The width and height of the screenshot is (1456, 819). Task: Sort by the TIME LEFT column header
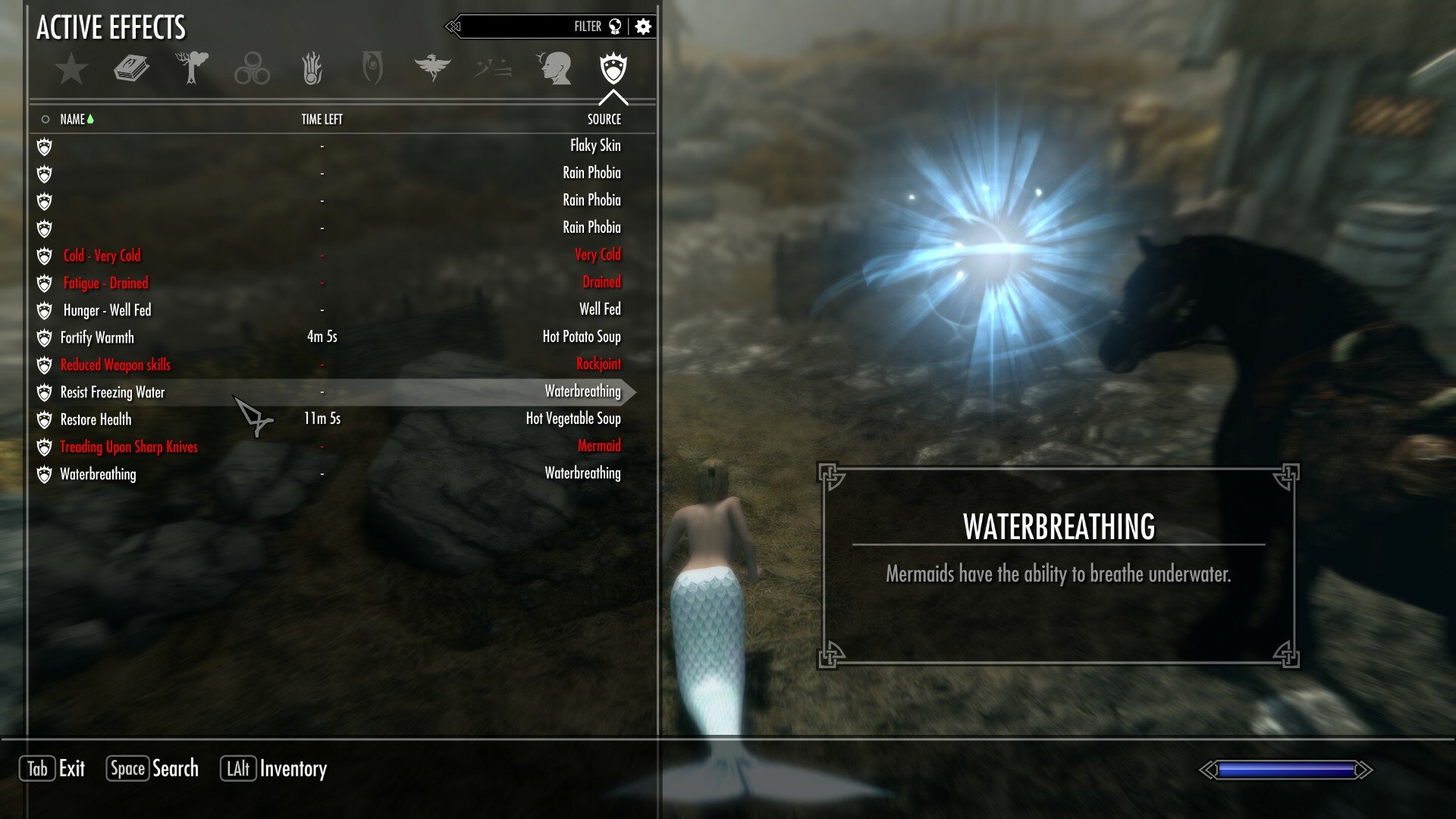322,119
